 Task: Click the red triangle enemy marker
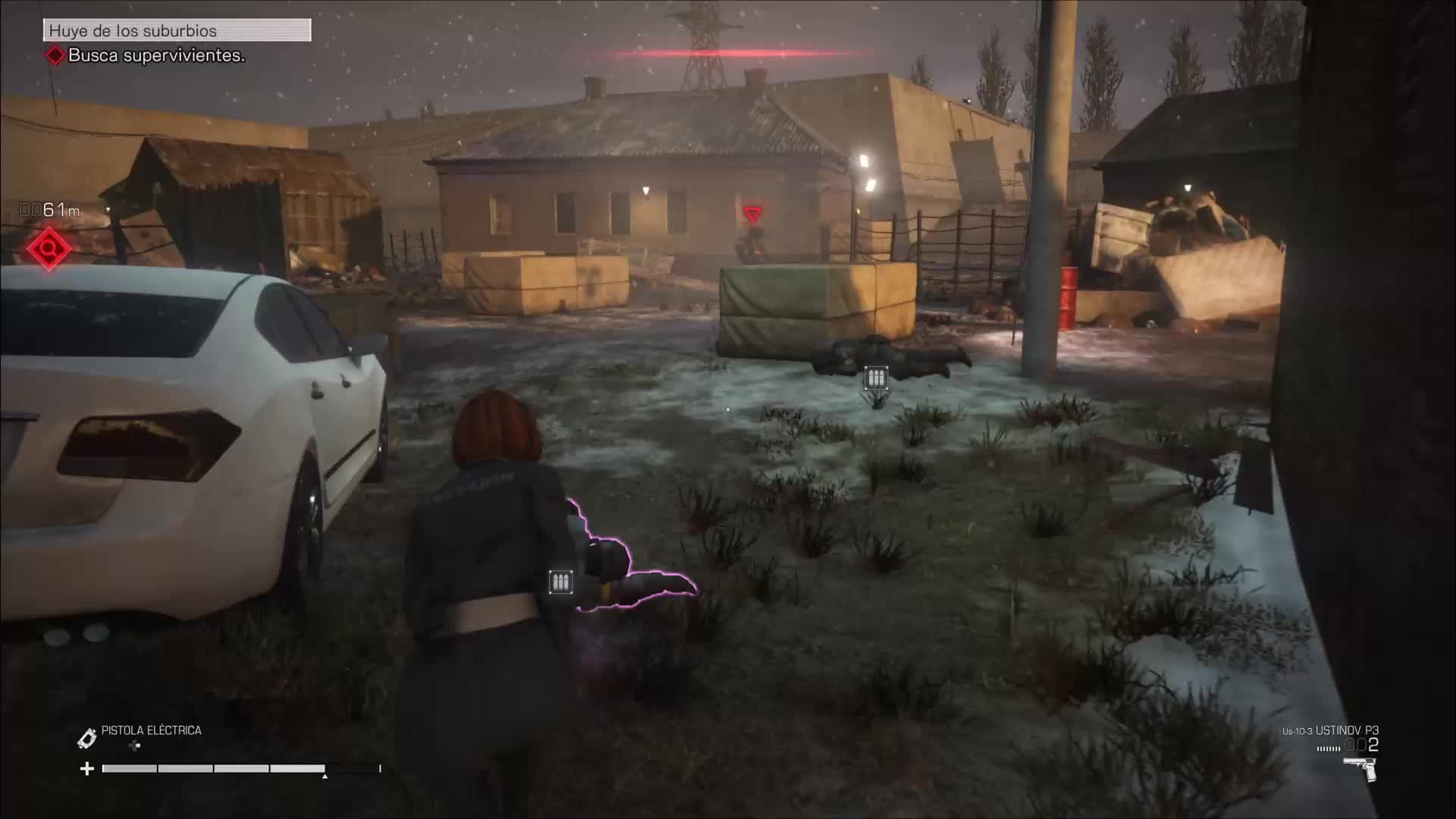[752, 215]
